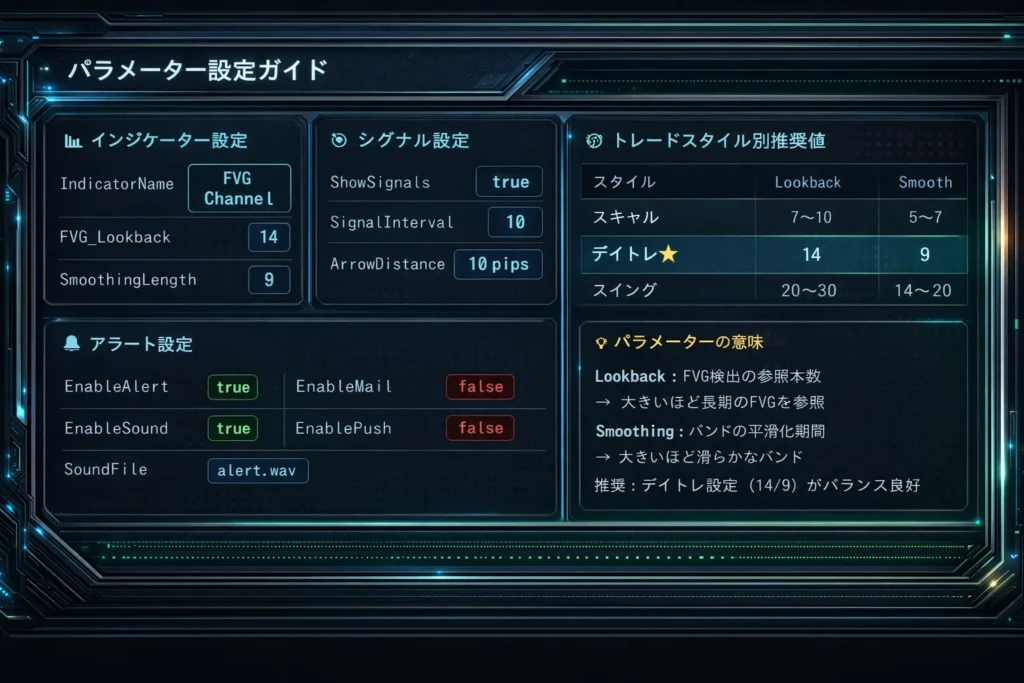Select the SoundFile alert.wav field
This screenshot has height=683, width=1024.
click(258, 470)
